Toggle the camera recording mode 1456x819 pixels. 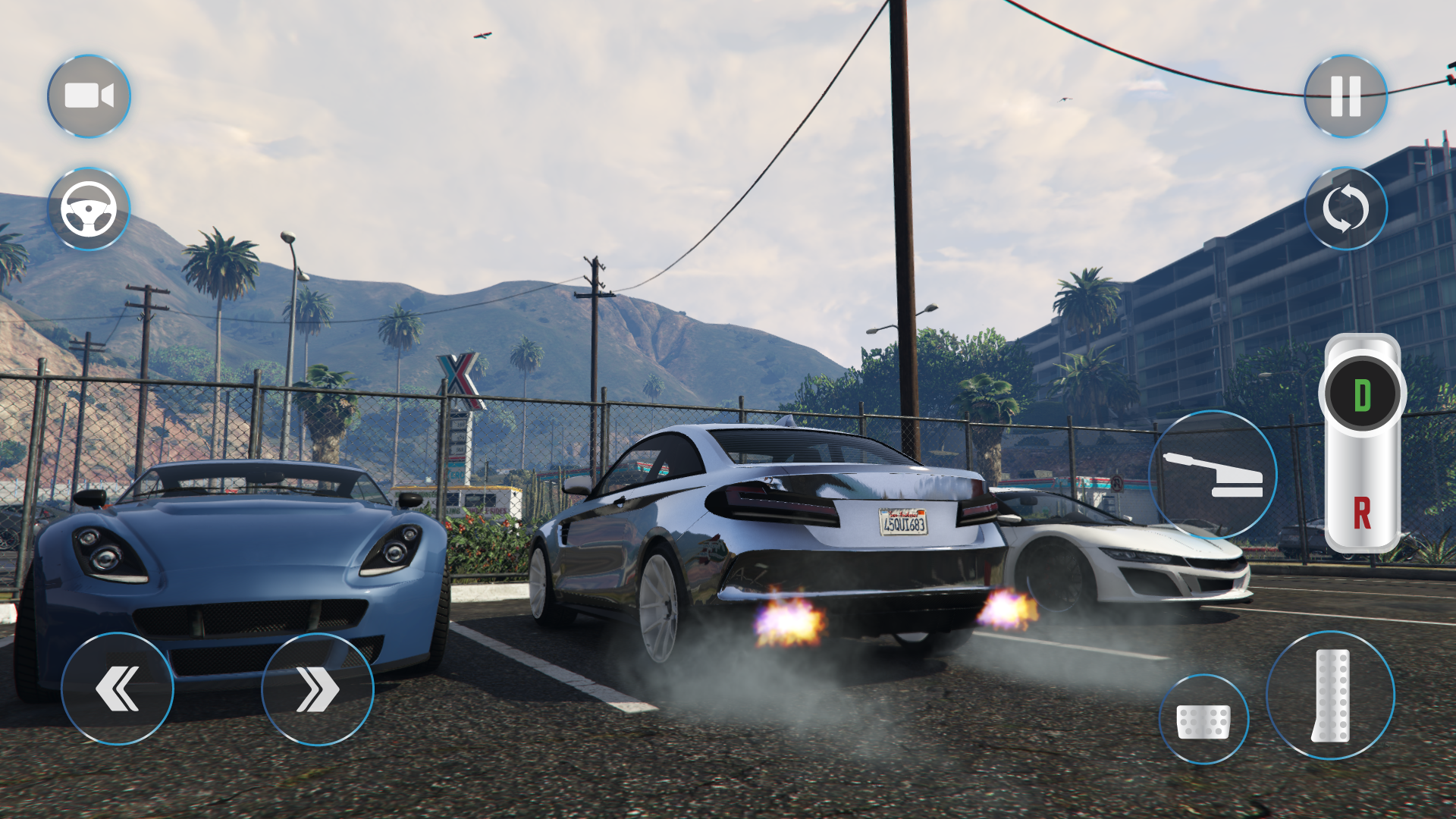(89, 96)
